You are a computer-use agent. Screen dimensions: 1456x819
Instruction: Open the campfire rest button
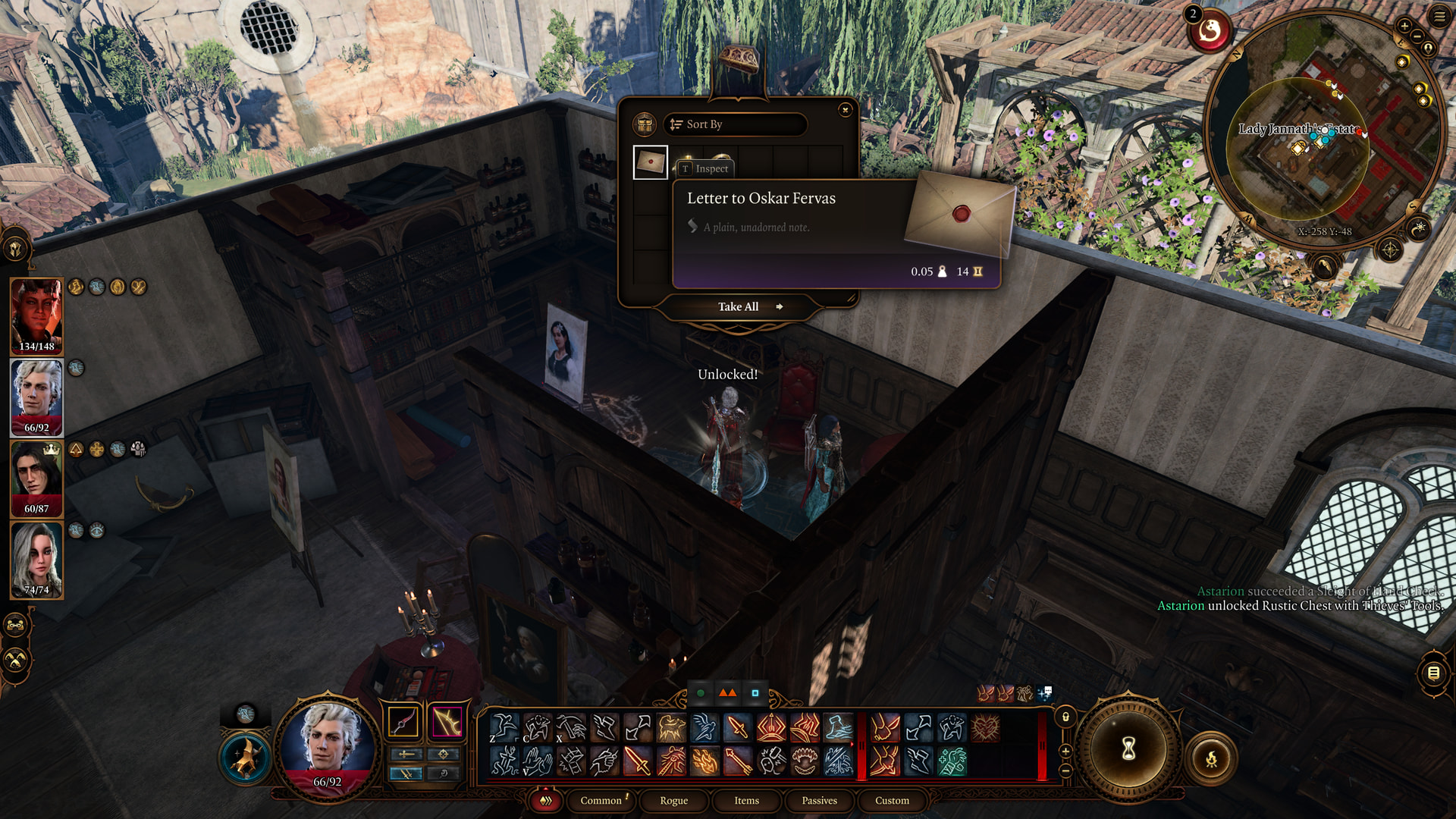(1211, 758)
